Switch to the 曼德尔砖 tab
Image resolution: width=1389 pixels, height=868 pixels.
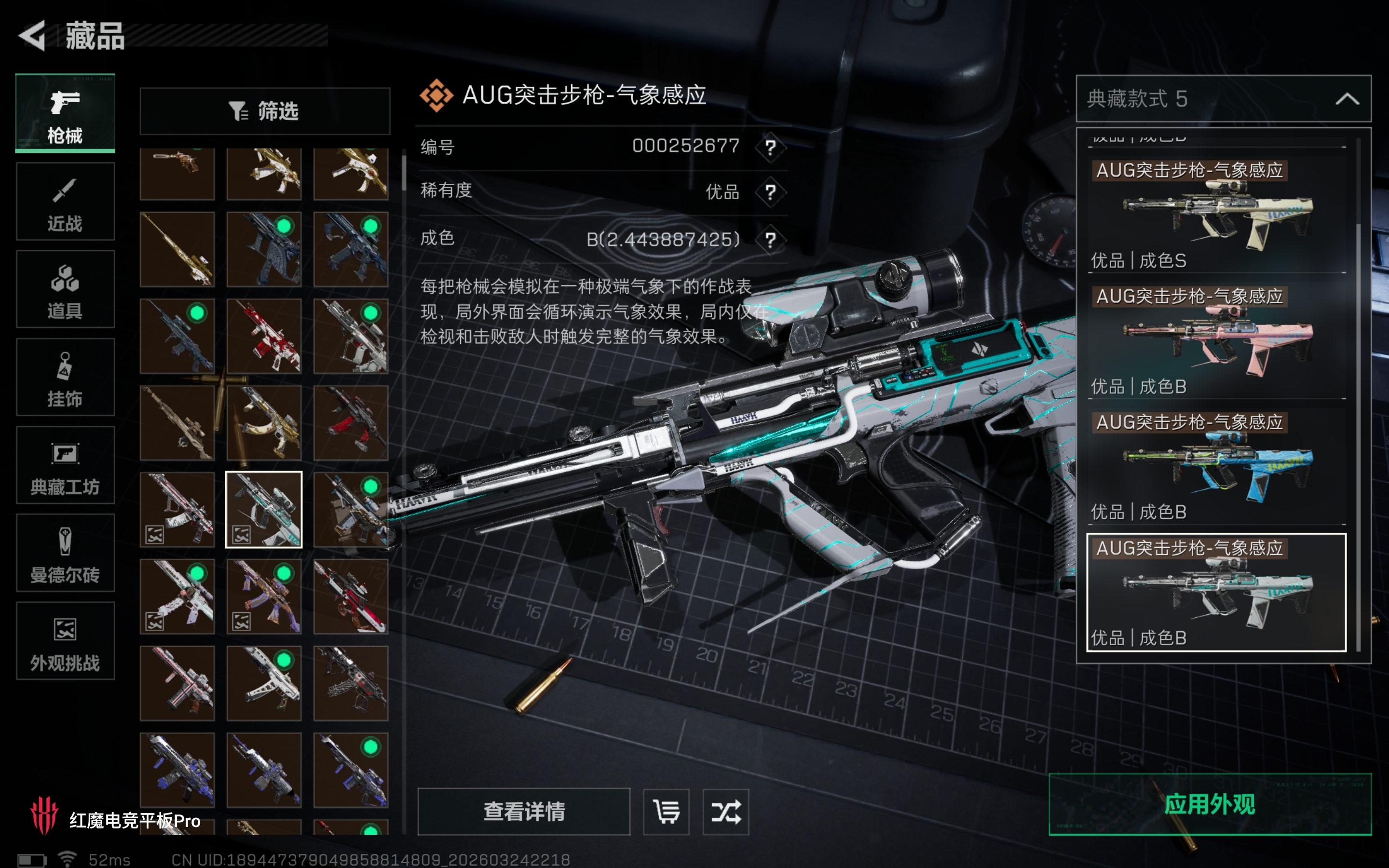point(65,554)
